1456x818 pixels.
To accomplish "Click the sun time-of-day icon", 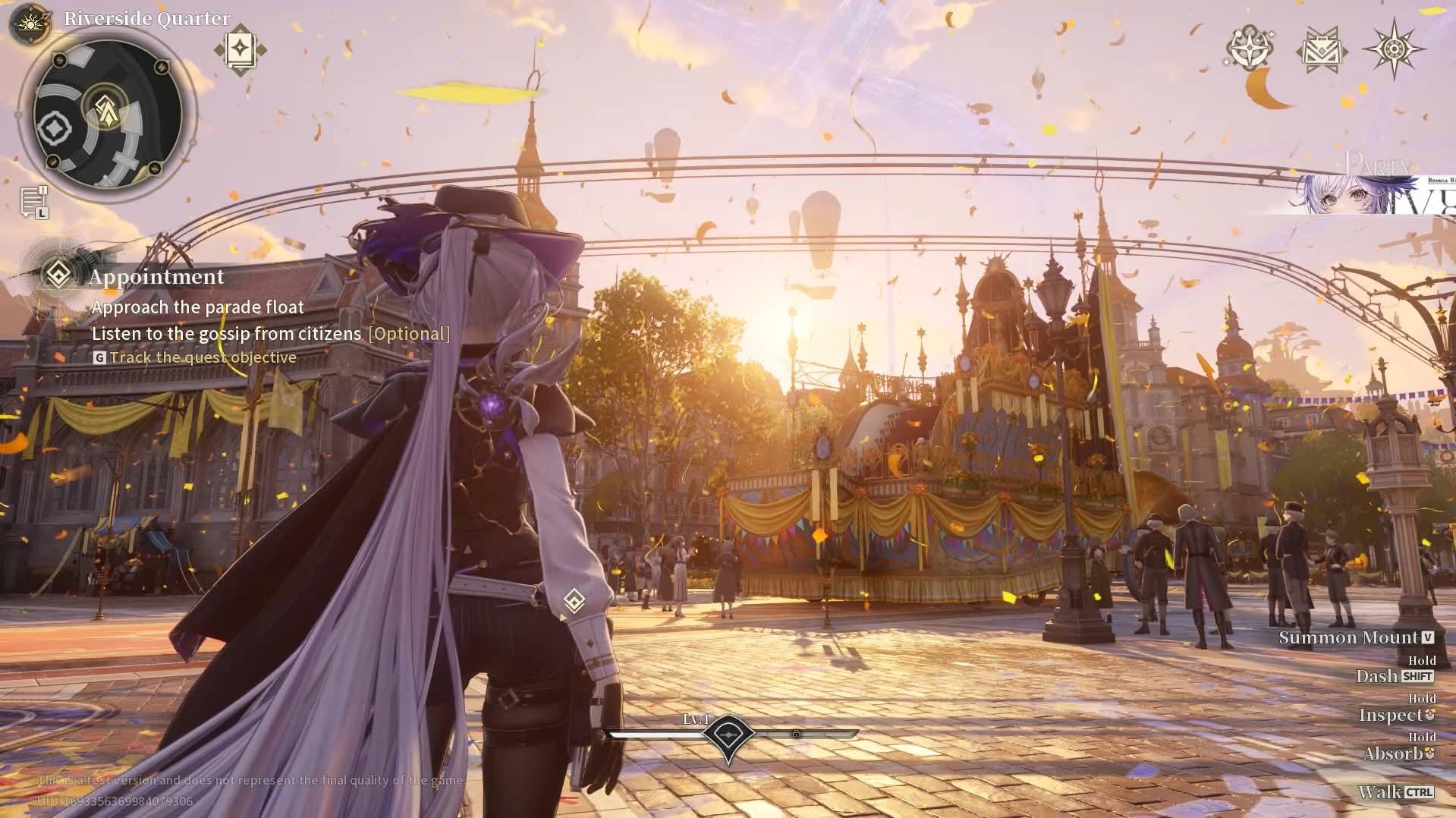I will 30,23.
